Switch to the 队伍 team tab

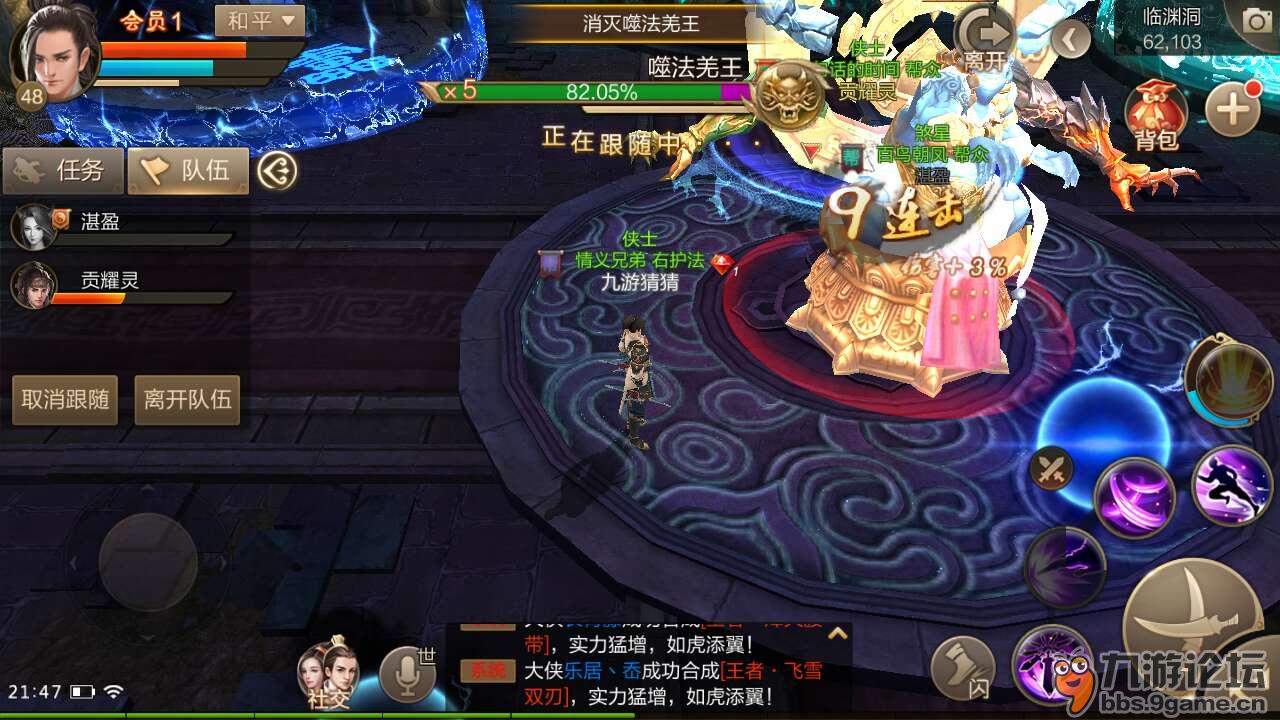(x=190, y=170)
